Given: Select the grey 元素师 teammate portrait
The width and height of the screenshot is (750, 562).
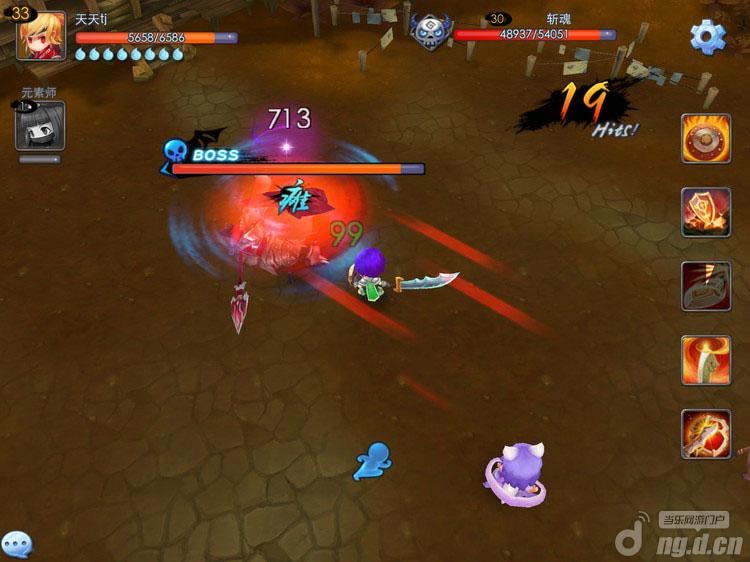Looking at the screenshot, I should click(40, 126).
